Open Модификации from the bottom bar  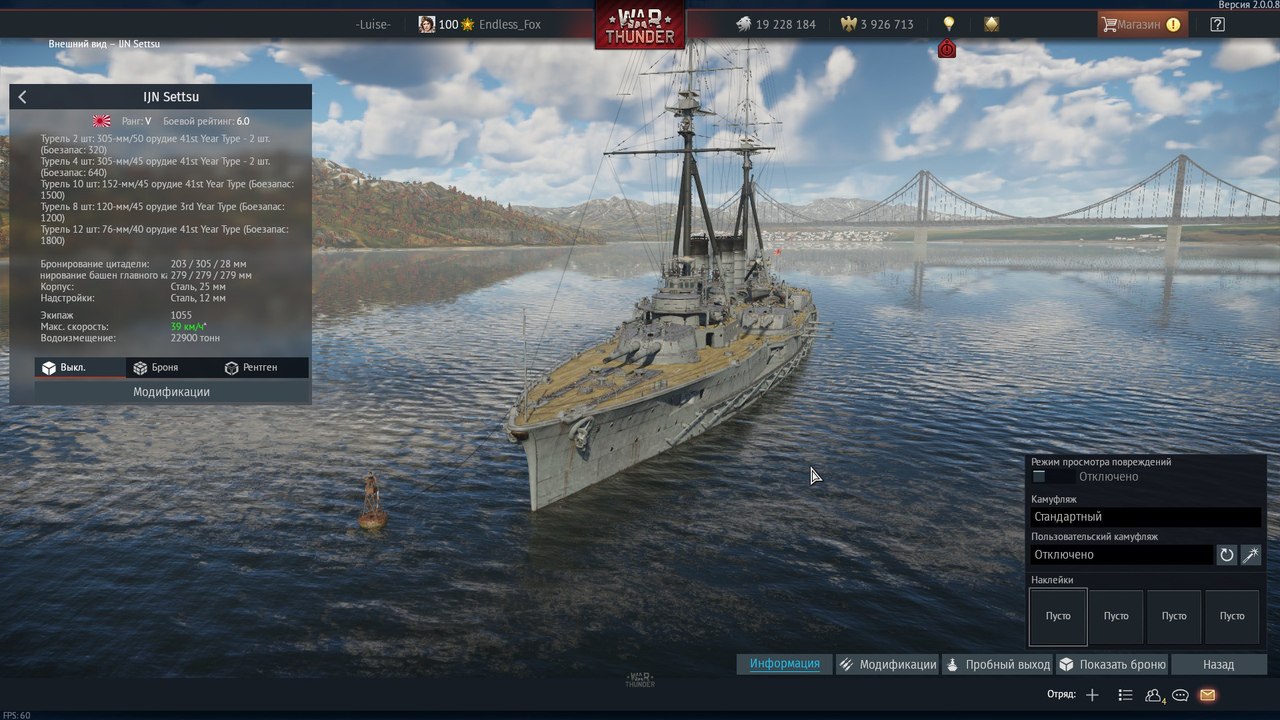click(x=888, y=664)
